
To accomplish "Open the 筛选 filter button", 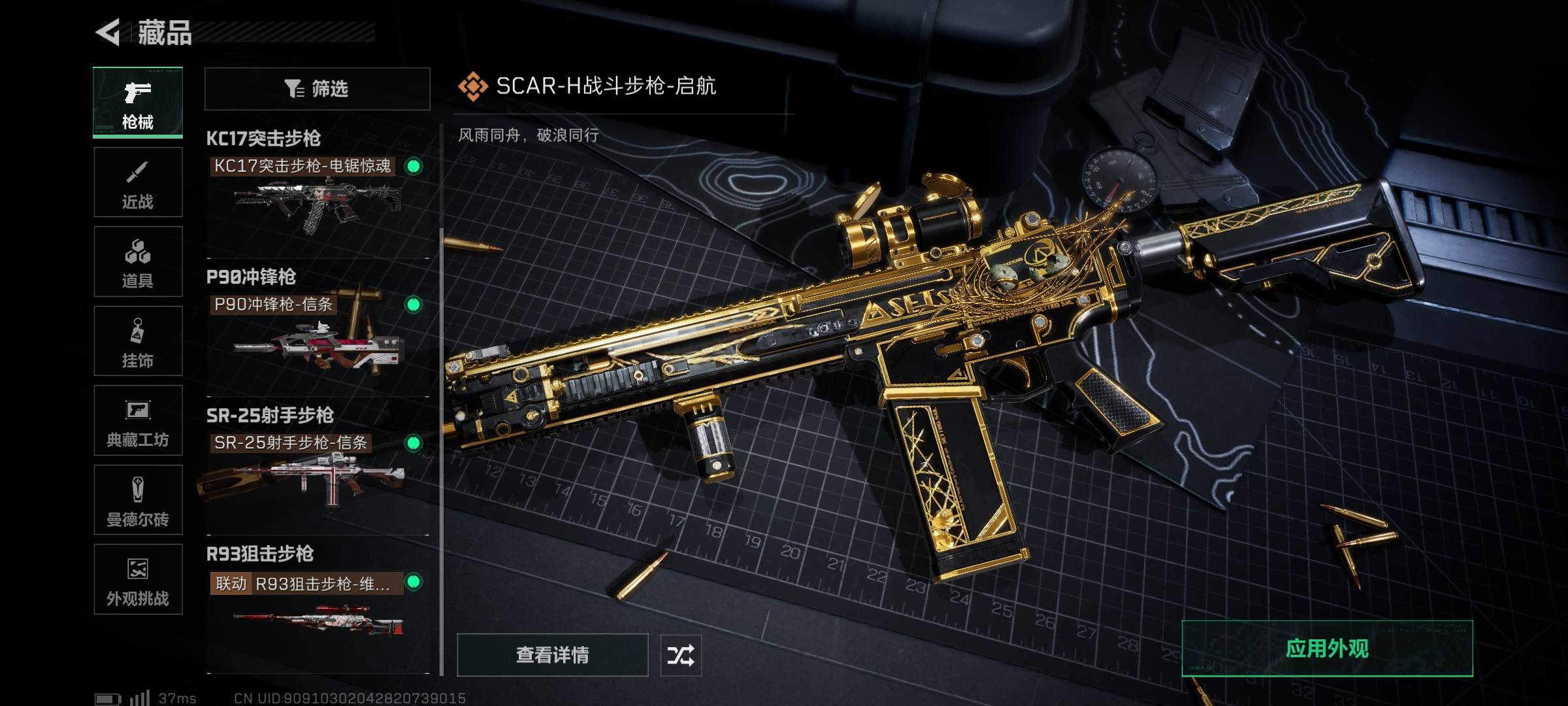I will [317, 88].
